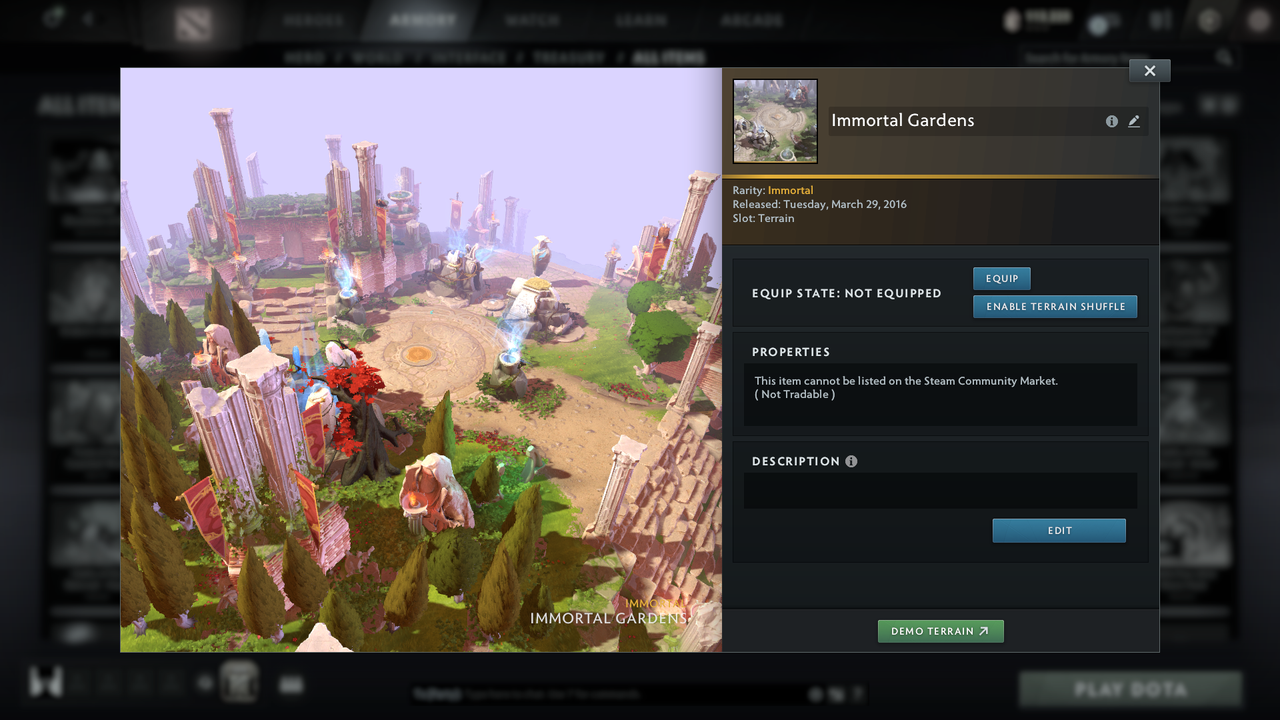
Task: Equip the Immortal Gardens terrain
Action: (1001, 278)
